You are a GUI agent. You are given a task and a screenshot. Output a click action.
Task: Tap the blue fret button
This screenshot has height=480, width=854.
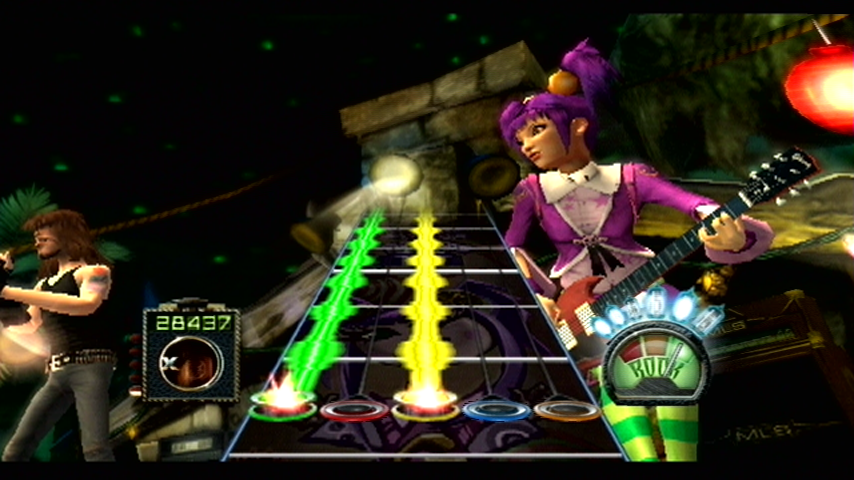pyautogui.click(x=496, y=409)
